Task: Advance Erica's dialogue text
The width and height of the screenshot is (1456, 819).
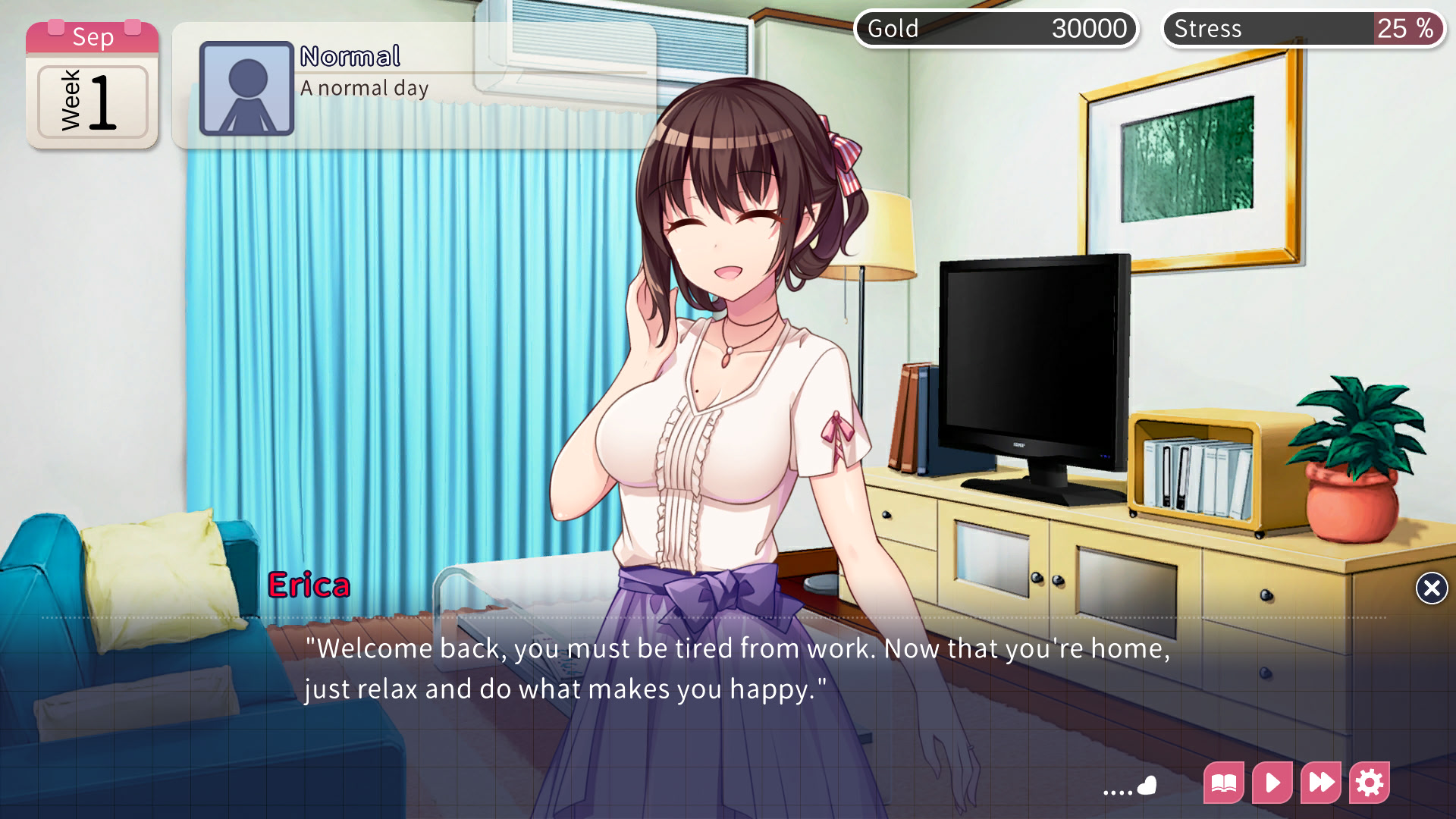Action: coord(736,669)
